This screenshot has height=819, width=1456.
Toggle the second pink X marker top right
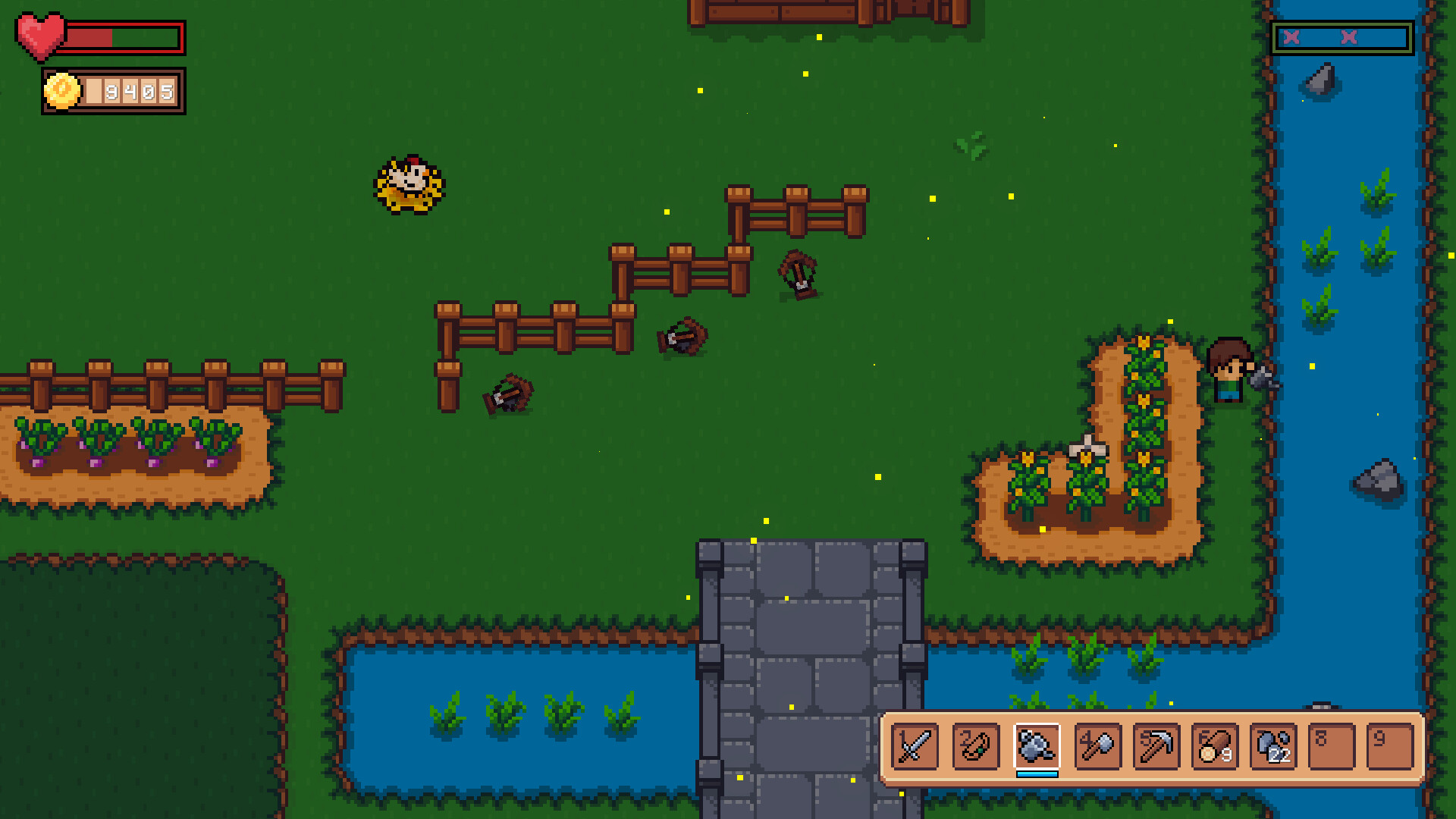click(x=1349, y=36)
